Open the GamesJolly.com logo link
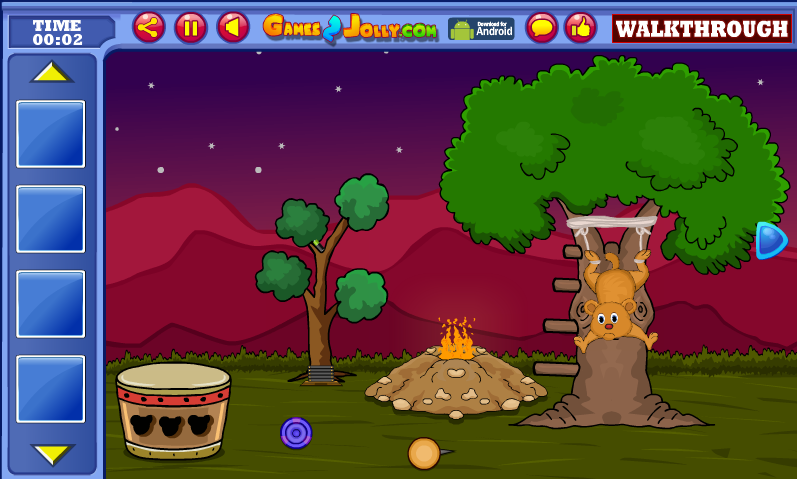This screenshot has height=479, width=797. coord(350,28)
